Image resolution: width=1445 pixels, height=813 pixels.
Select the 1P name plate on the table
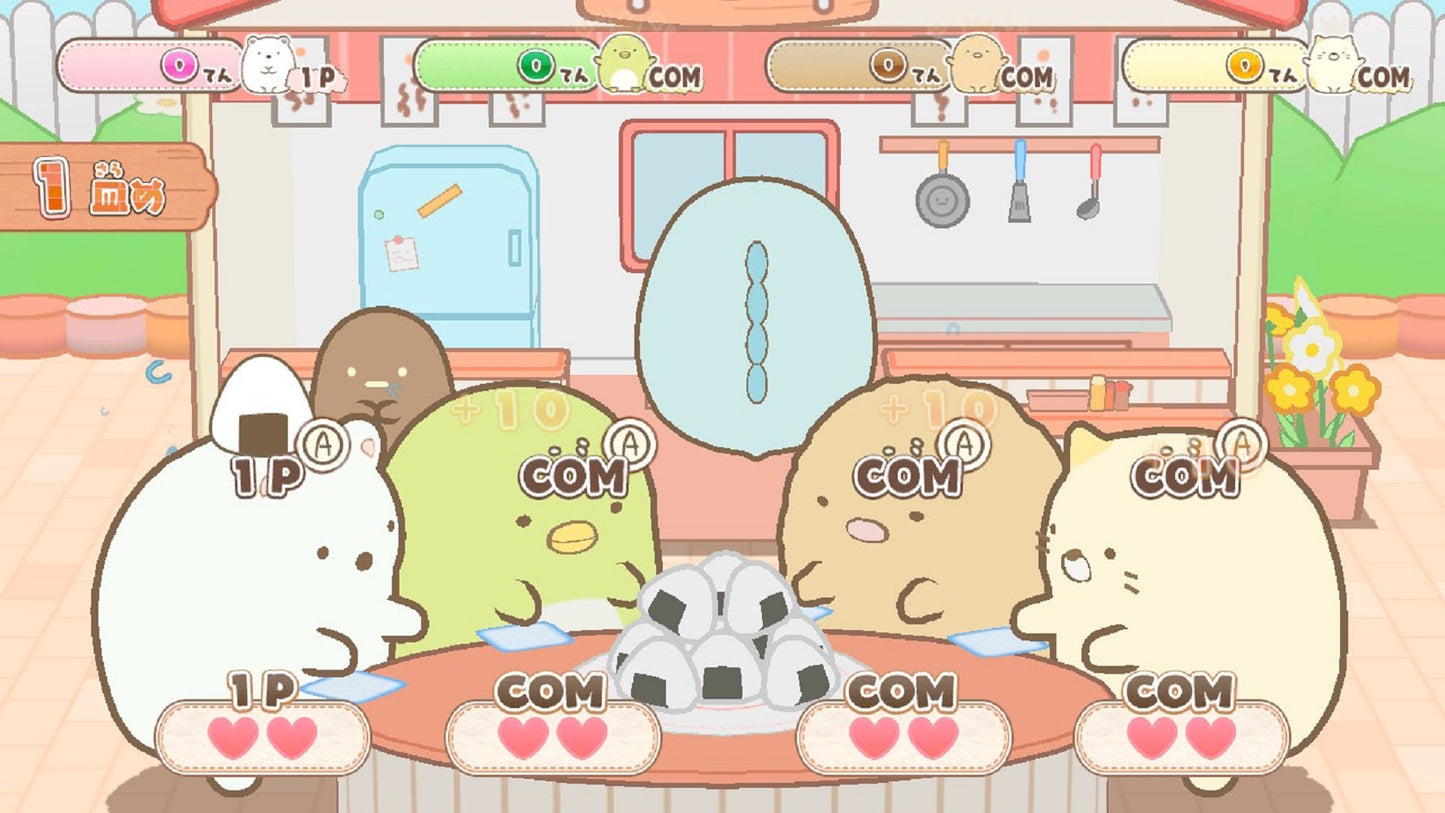coord(262,686)
